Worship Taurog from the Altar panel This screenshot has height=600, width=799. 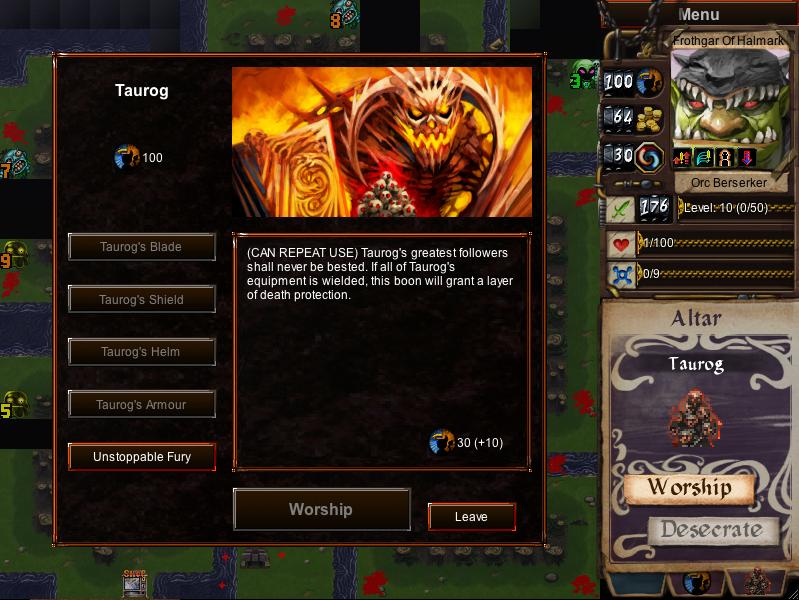click(x=689, y=488)
